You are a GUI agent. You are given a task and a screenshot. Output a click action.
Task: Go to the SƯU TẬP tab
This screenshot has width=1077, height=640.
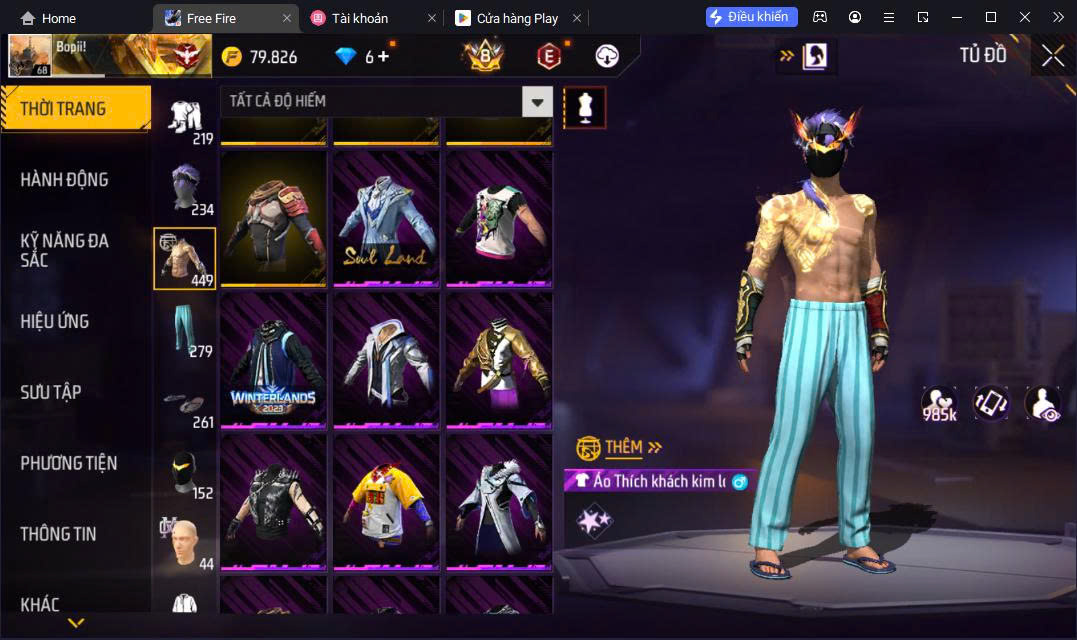(51, 392)
